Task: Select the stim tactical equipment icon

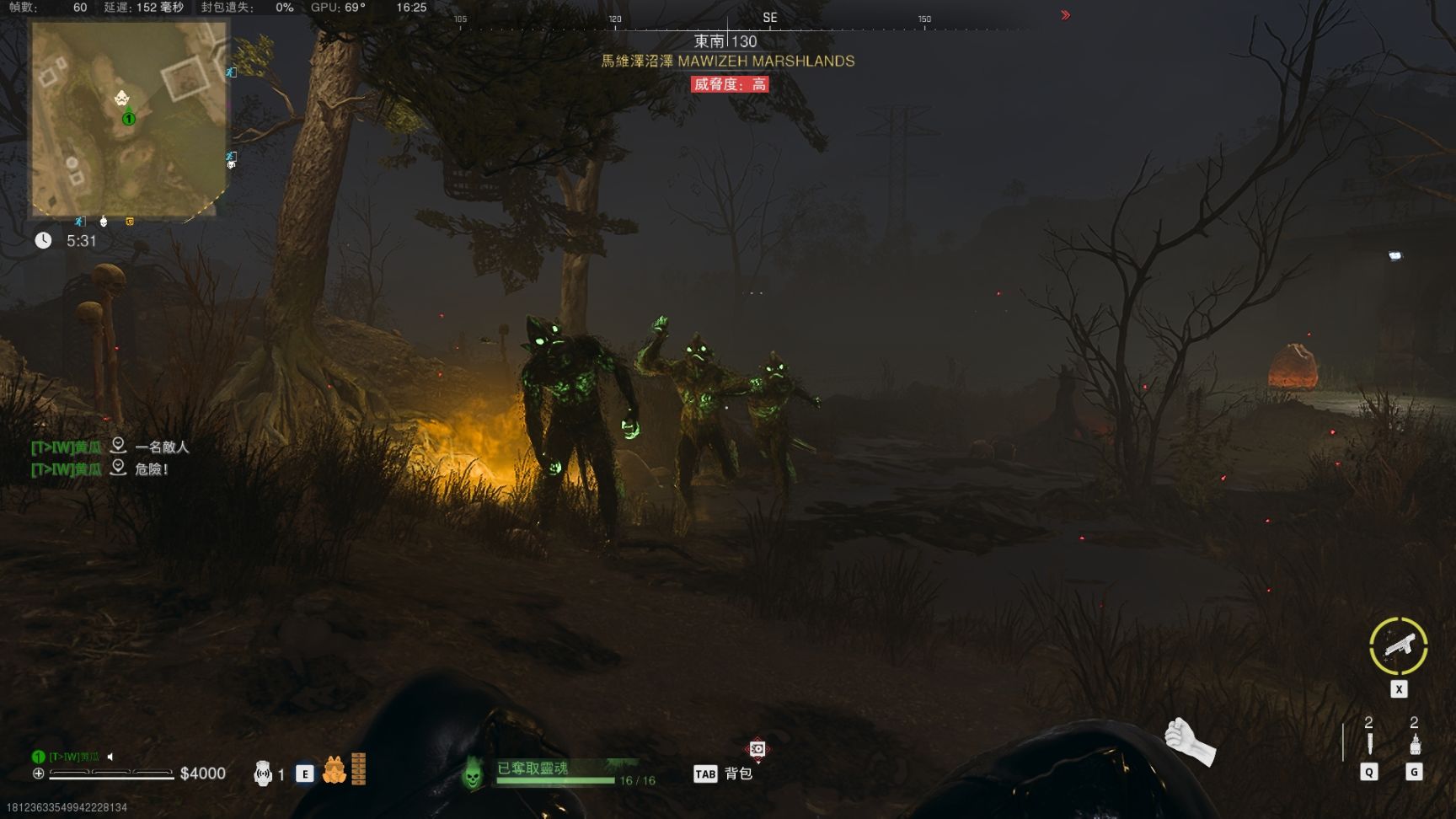Action: click(x=1415, y=744)
